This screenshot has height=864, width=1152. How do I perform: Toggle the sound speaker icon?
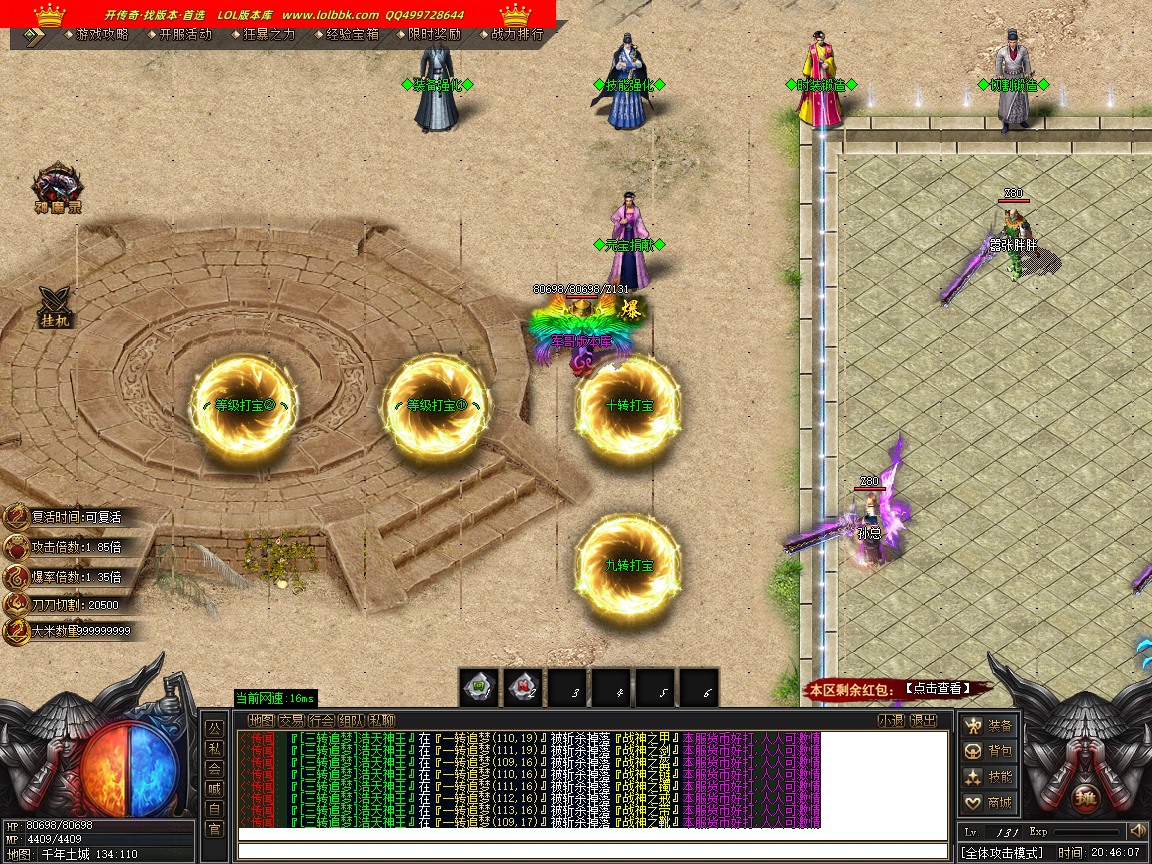1137,831
